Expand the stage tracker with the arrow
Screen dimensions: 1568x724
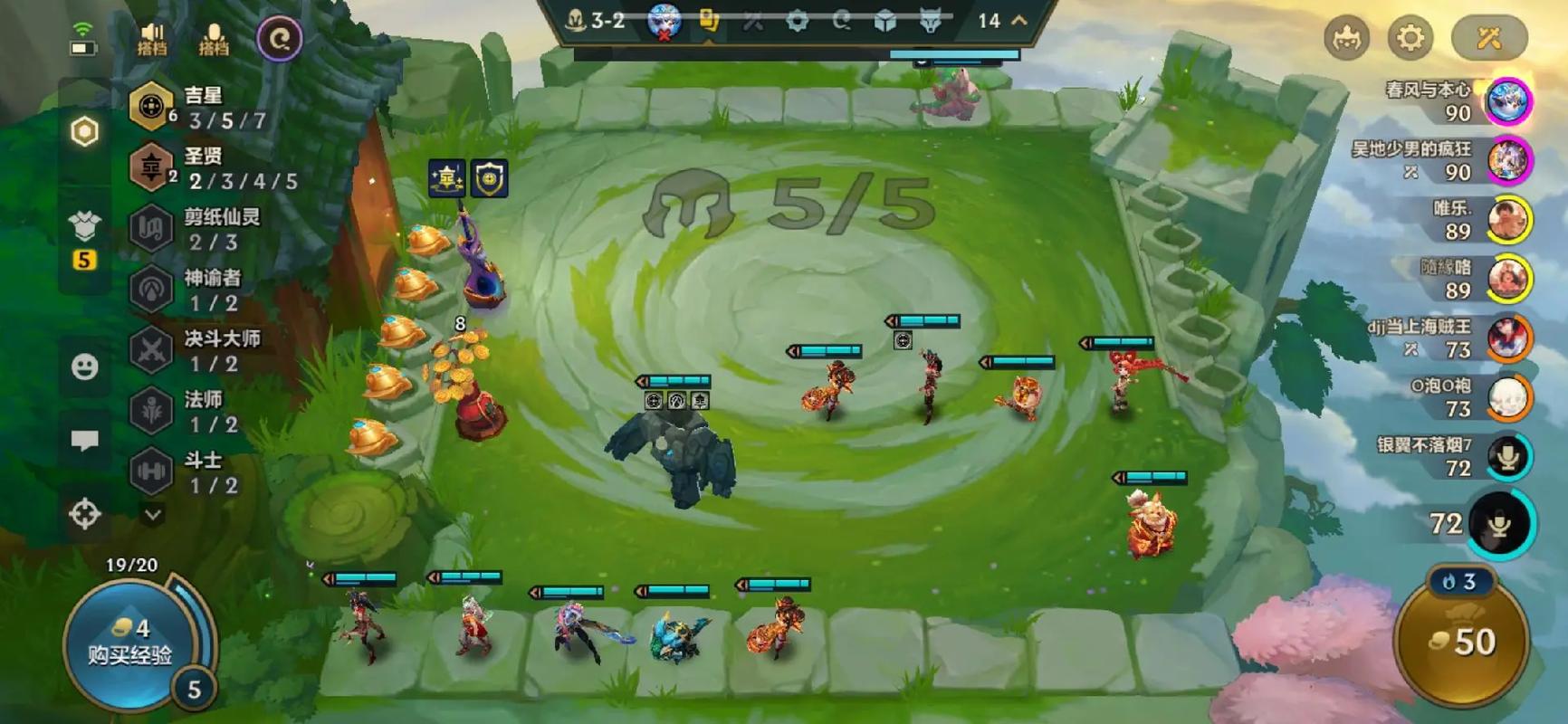[1019, 20]
